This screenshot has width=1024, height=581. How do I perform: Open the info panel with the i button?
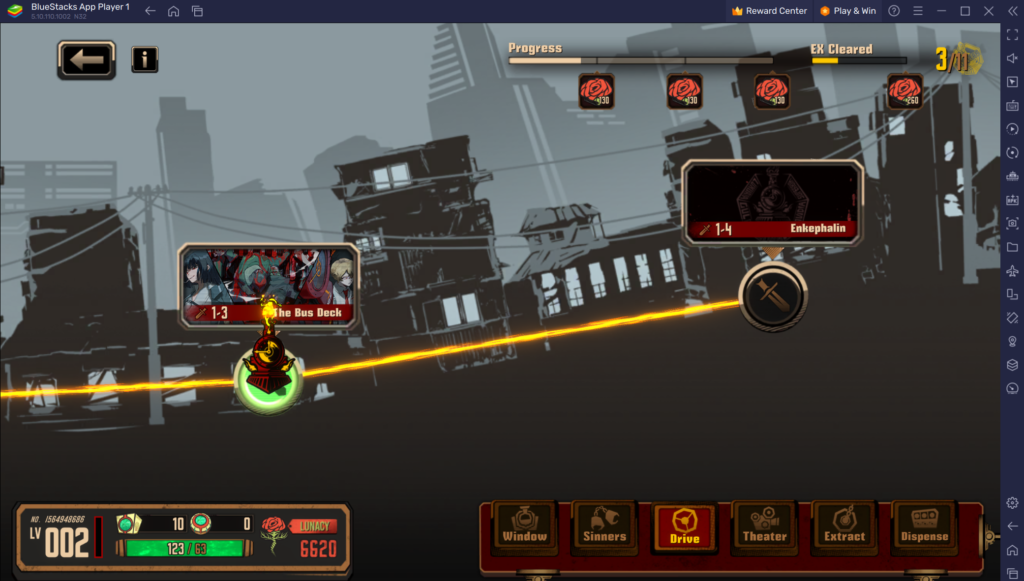pos(145,59)
